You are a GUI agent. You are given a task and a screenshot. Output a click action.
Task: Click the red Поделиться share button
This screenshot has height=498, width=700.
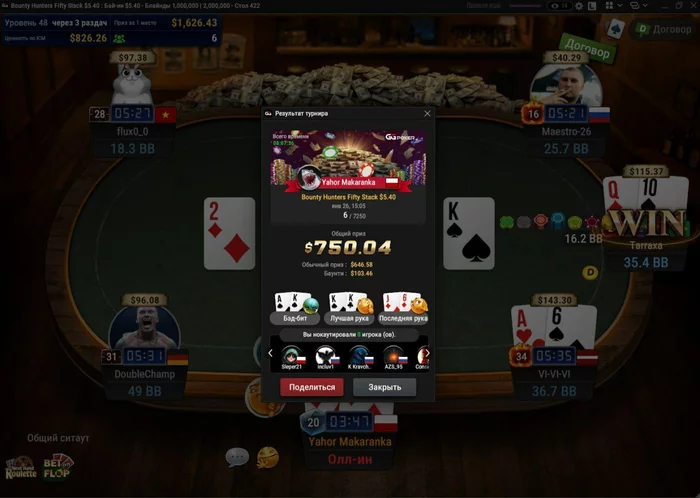click(311, 387)
